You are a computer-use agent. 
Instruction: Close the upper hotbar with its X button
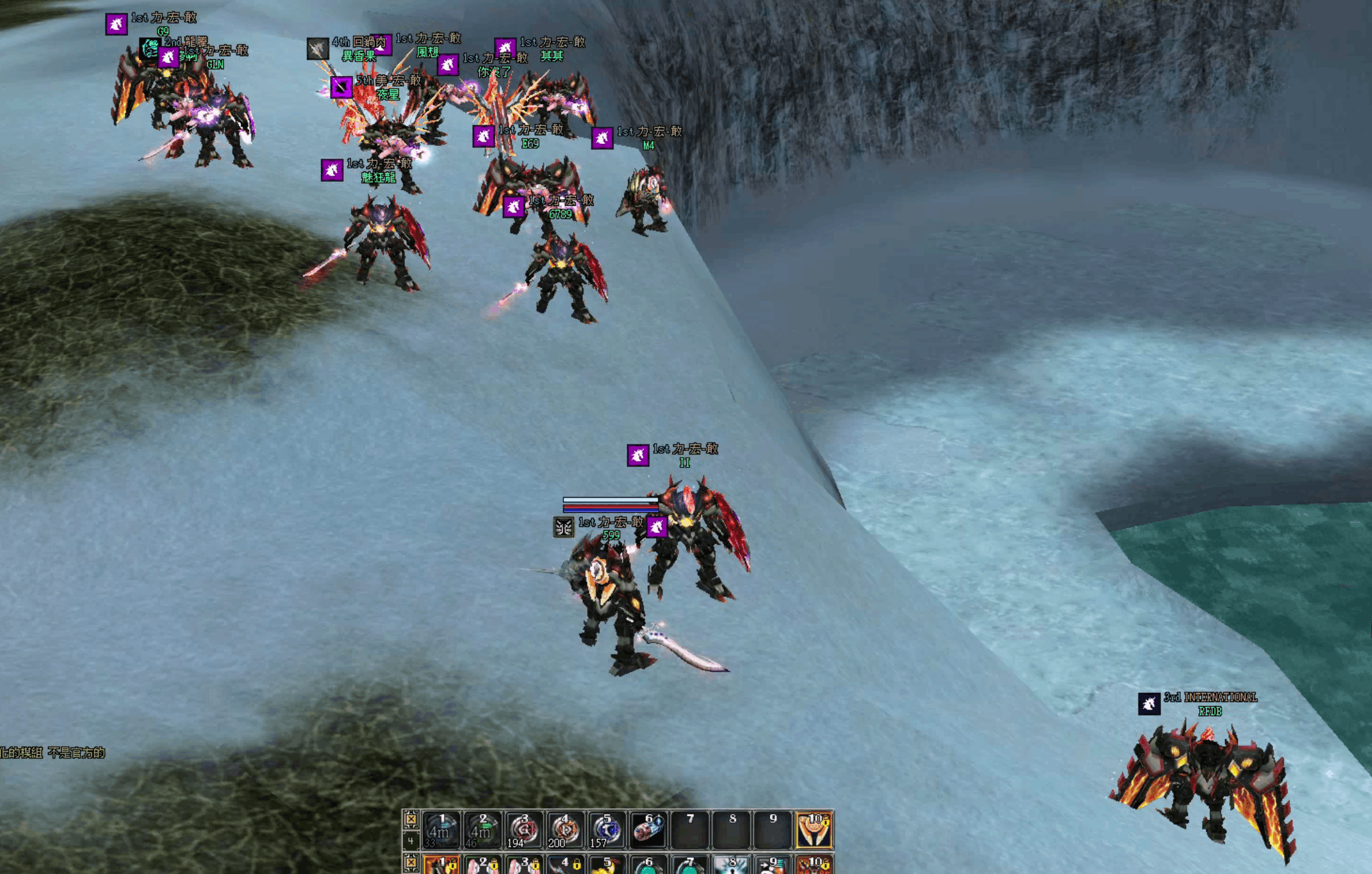(x=411, y=819)
